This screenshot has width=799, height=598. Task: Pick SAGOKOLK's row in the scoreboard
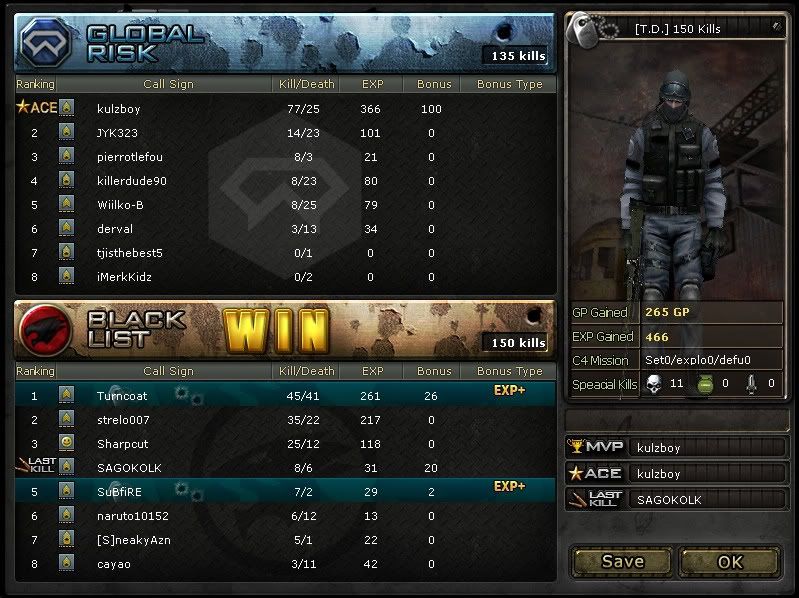[129, 468]
